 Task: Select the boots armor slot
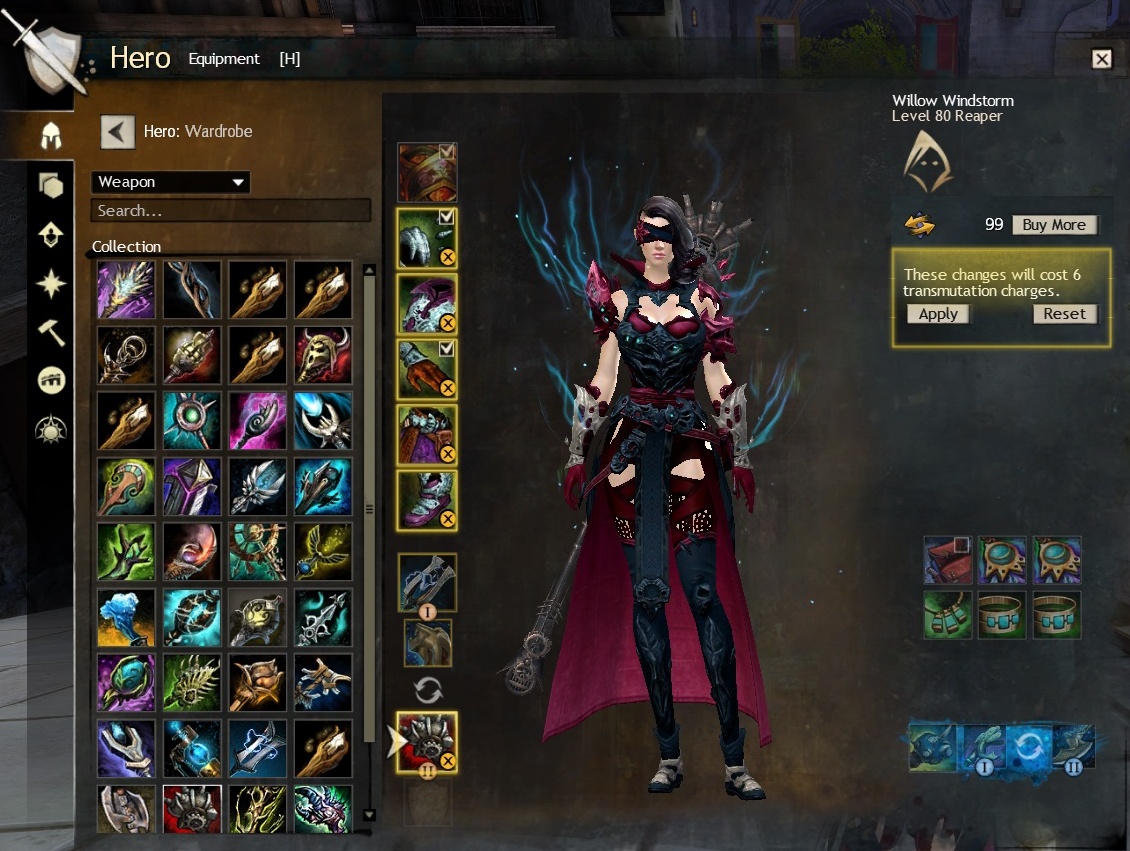click(x=426, y=499)
